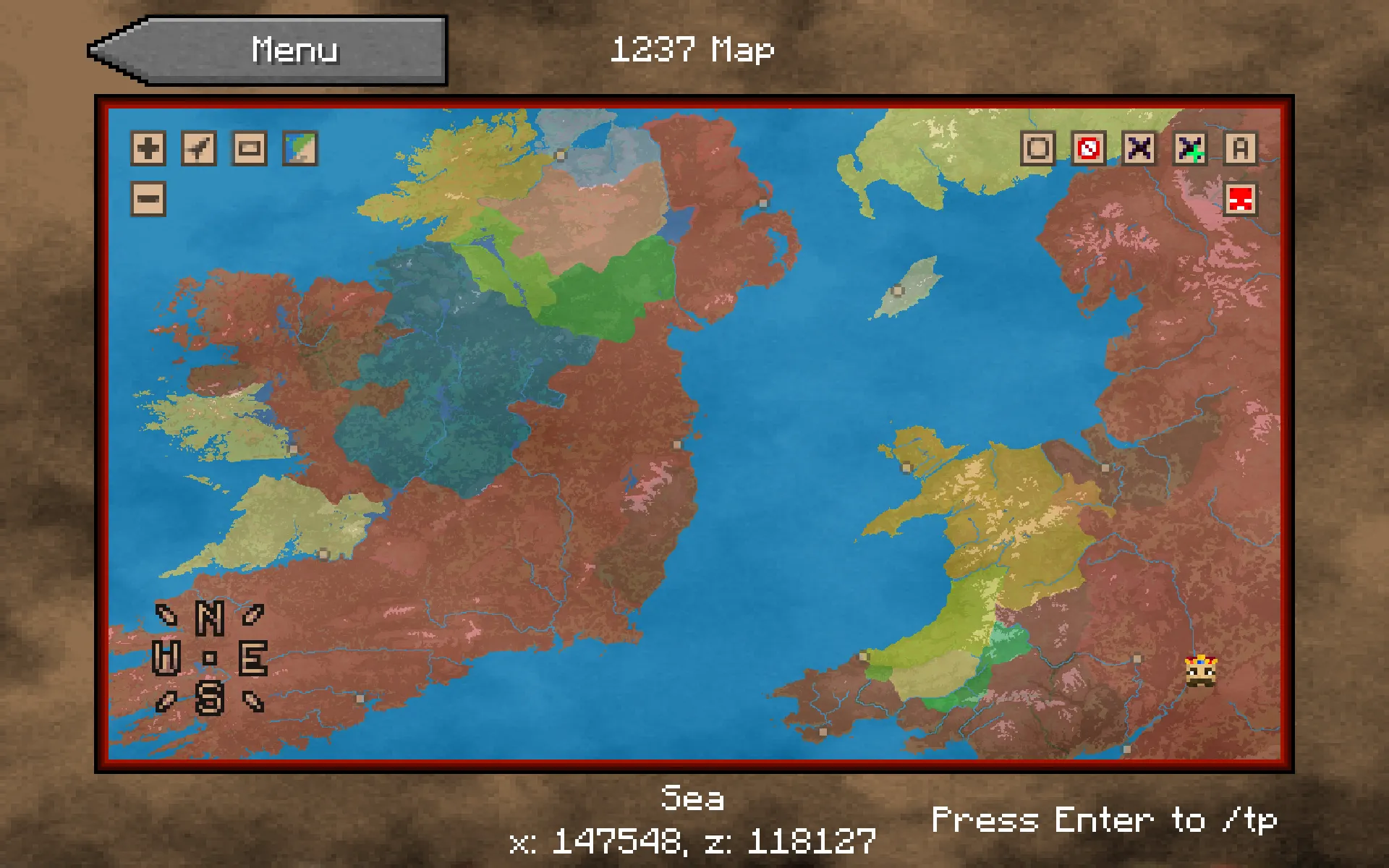Zoom out with the minus button
Screen dimensions: 1389x868
148,199
